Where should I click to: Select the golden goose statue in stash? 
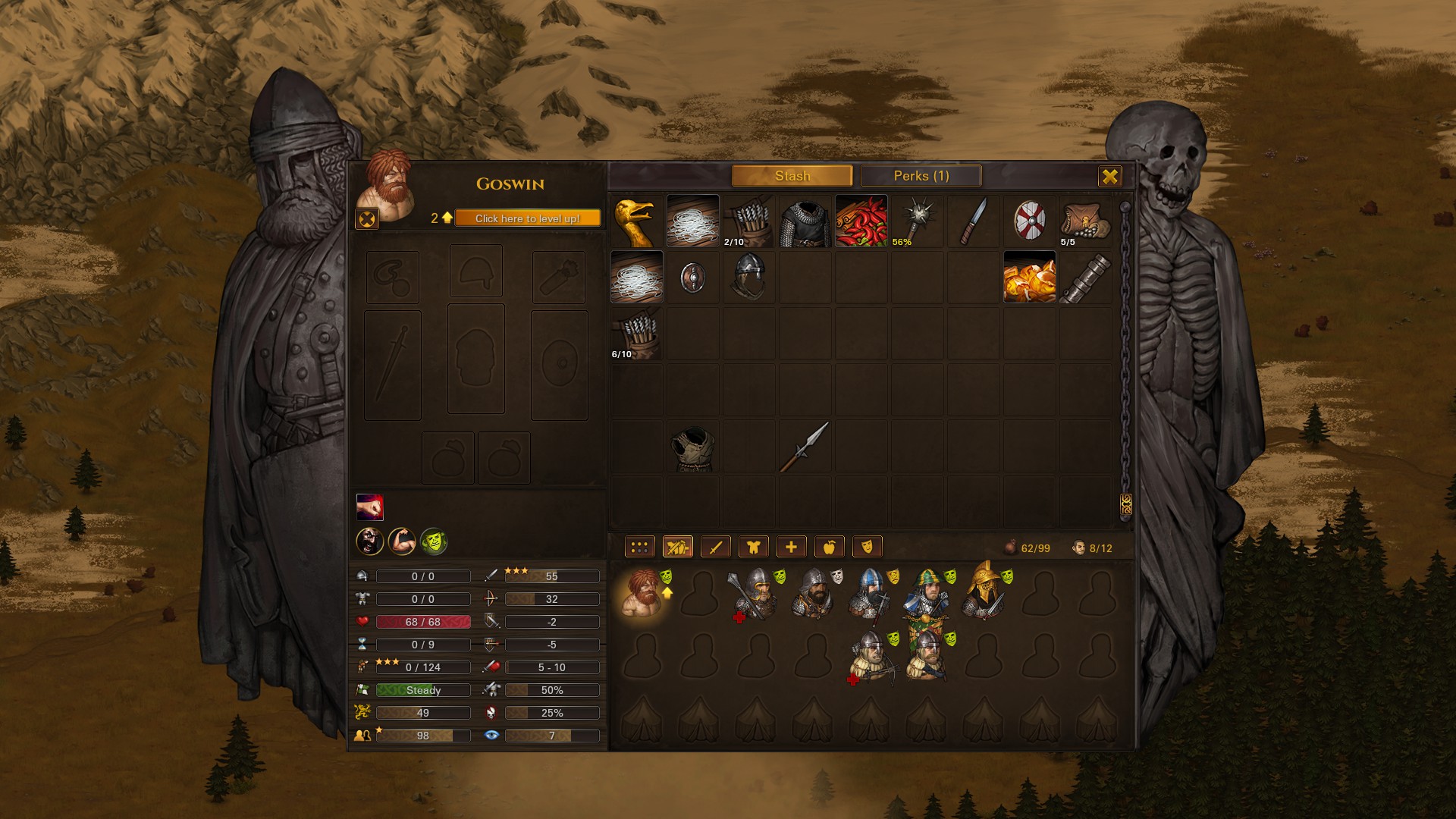tap(637, 221)
